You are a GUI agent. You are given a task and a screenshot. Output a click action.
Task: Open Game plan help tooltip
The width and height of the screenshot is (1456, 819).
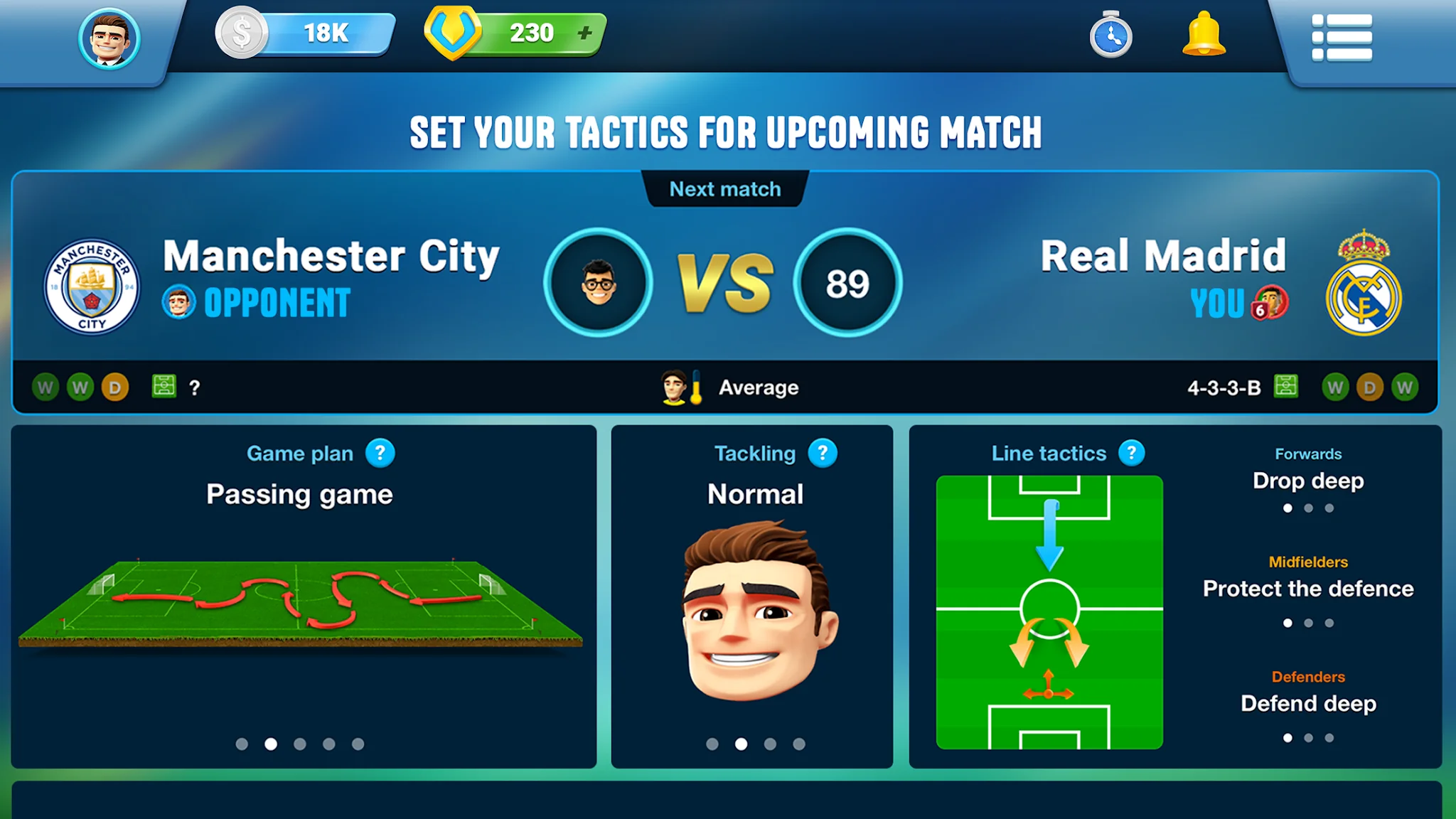[379, 453]
